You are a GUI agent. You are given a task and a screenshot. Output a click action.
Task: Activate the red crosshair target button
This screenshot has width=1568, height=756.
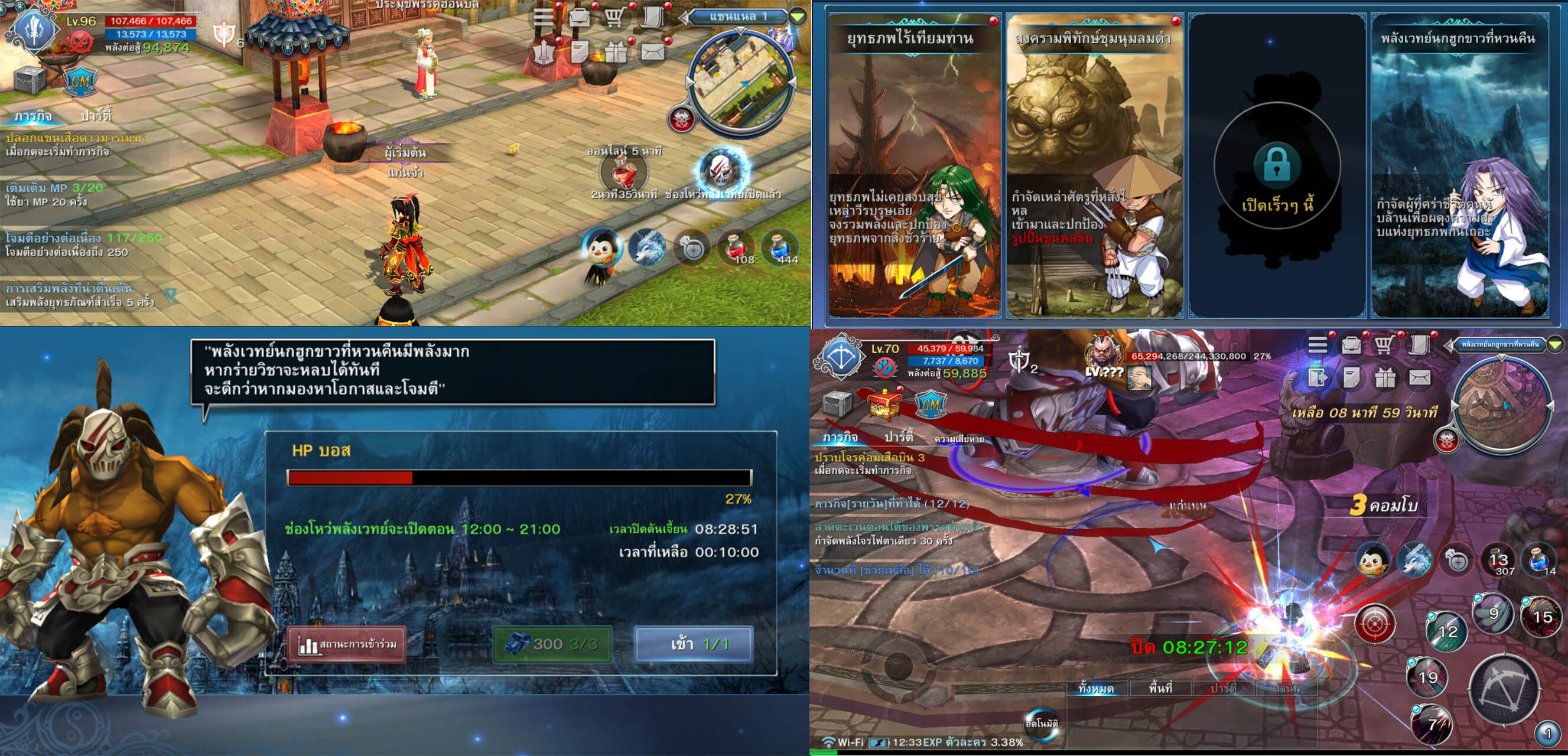click(1374, 623)
